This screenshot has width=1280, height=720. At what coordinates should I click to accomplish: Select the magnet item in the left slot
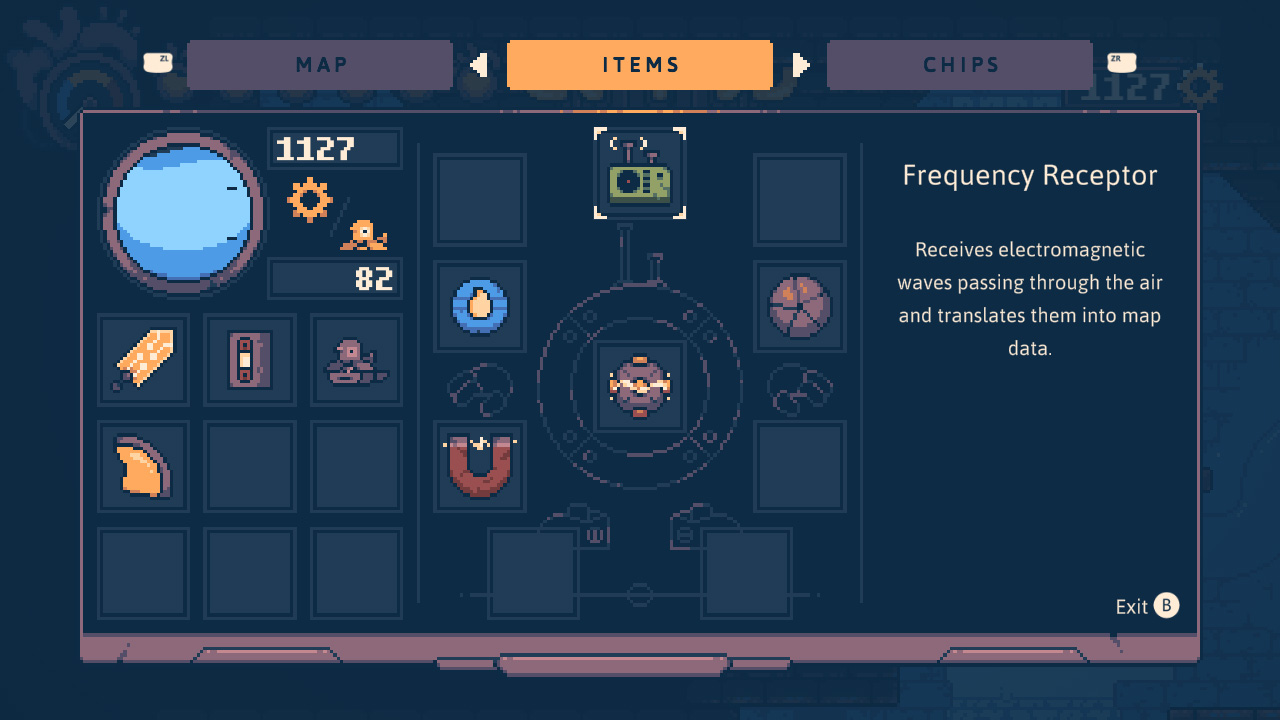click(x=479, y=466)
